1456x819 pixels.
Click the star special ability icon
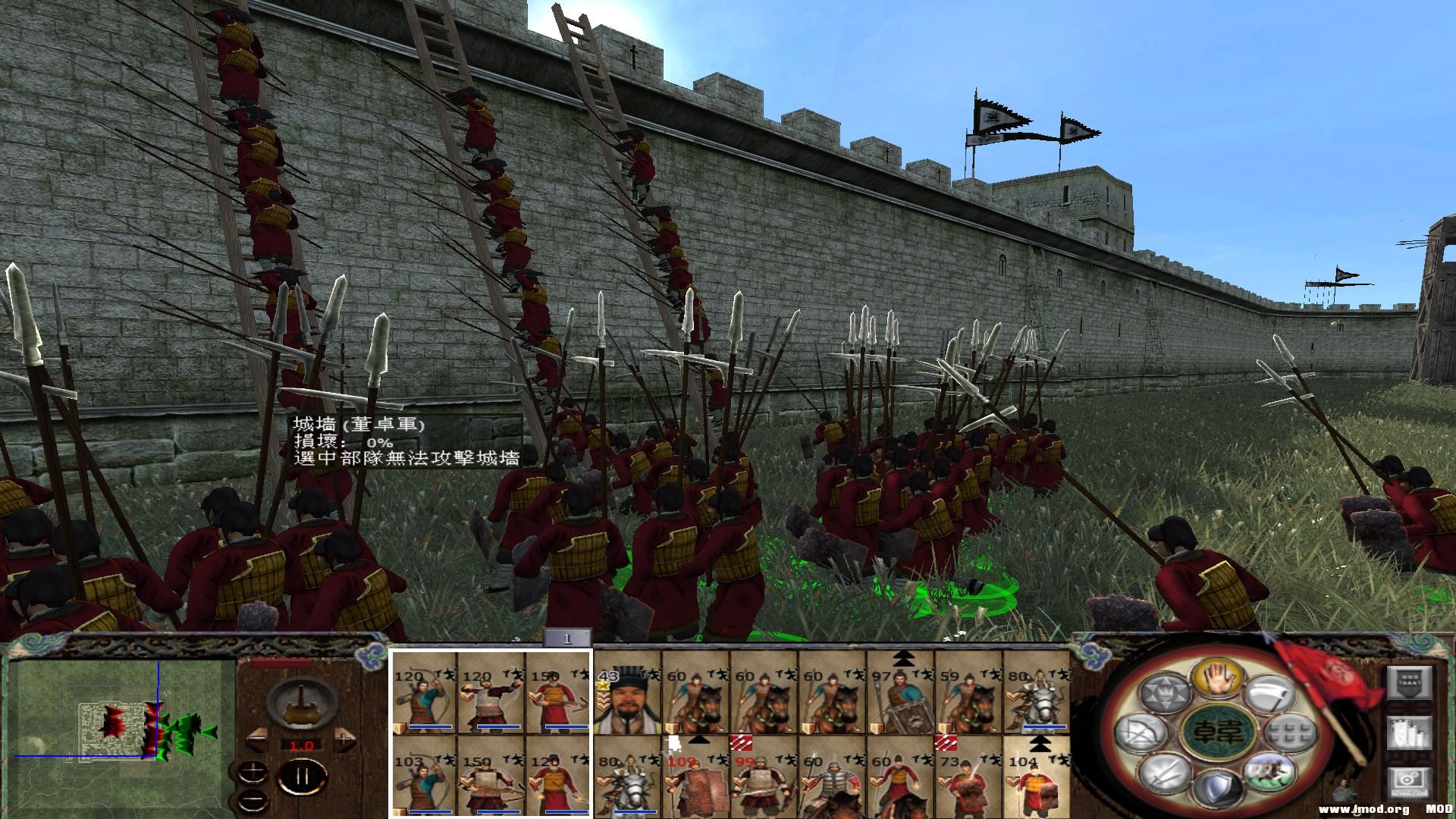(x=1163, y=692)
